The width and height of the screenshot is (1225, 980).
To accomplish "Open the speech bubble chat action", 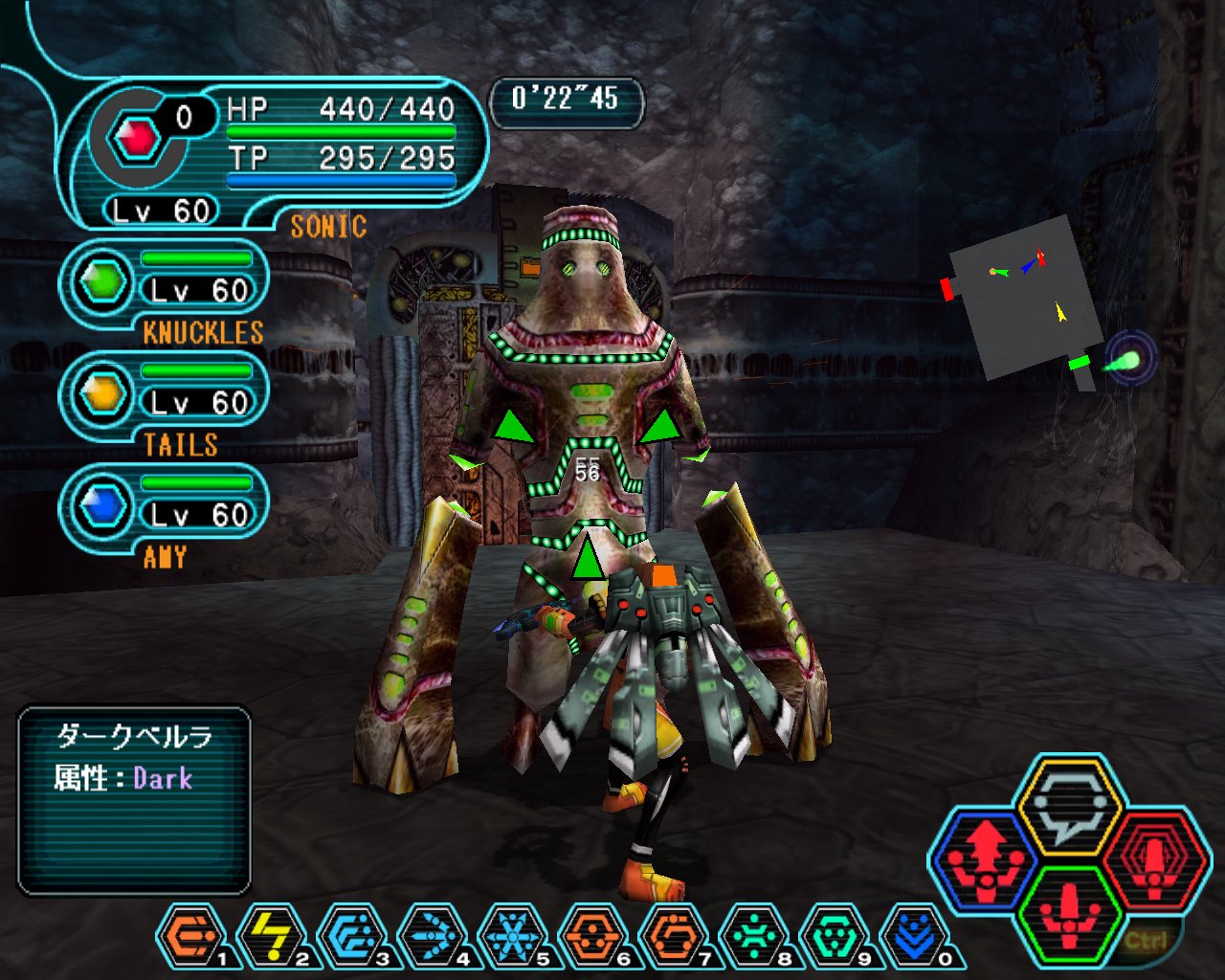I will click(x=1068, y=802).
